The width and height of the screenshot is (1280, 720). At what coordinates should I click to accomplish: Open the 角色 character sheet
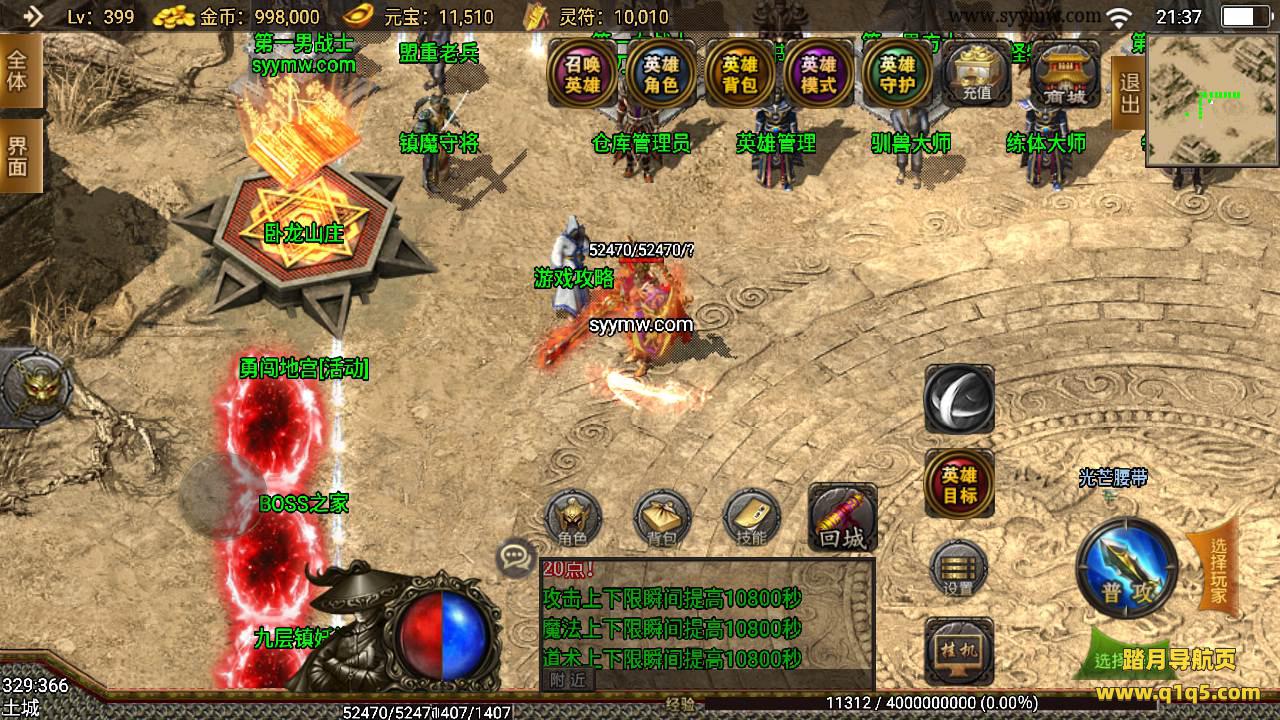pos(573,519)
